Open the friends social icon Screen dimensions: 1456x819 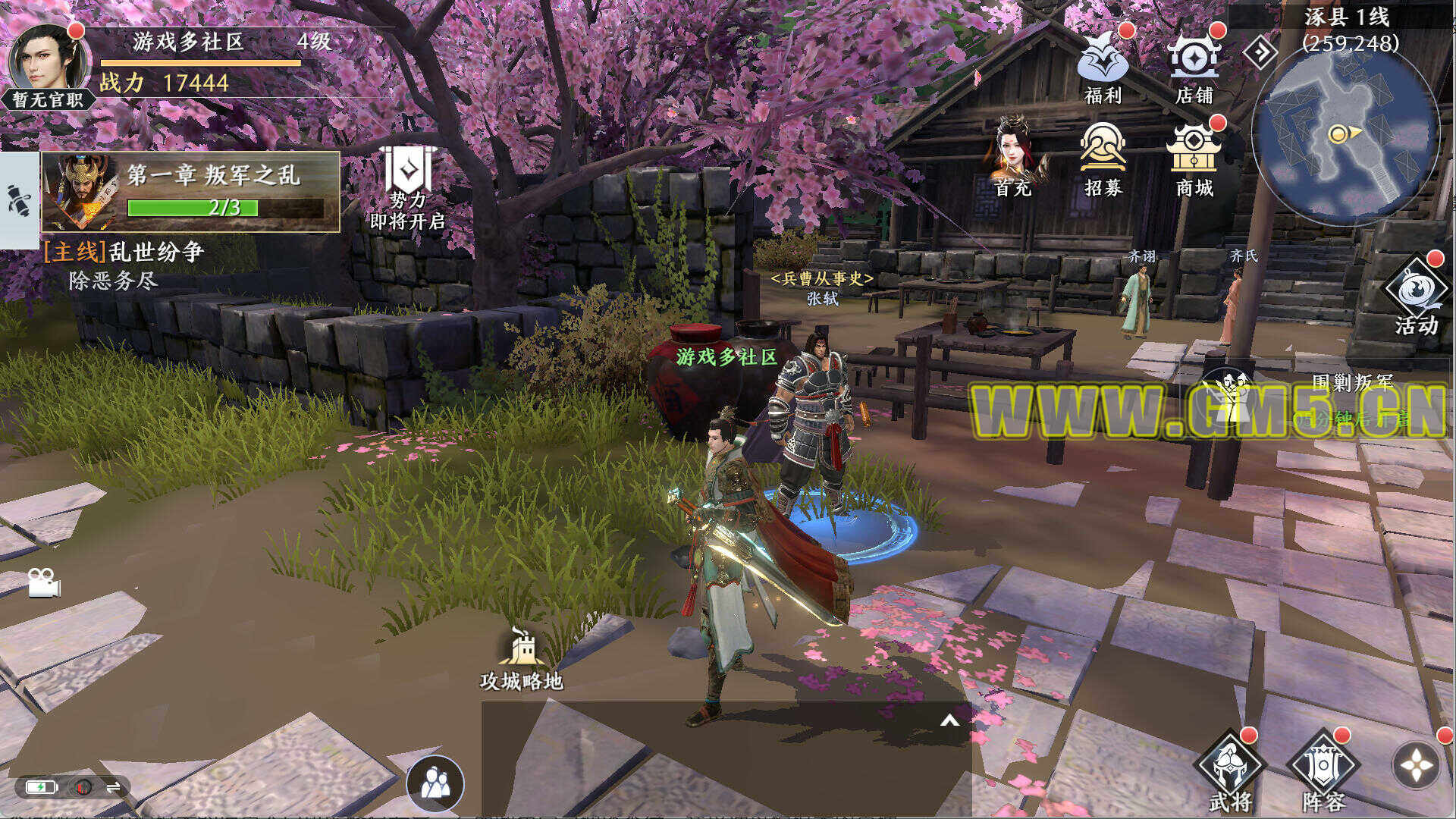click(x=435, y=783)
